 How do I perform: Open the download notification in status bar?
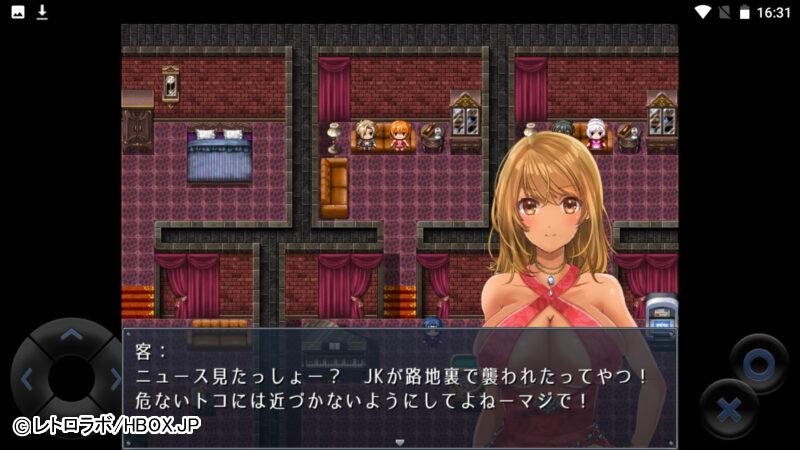pos(42,12)
